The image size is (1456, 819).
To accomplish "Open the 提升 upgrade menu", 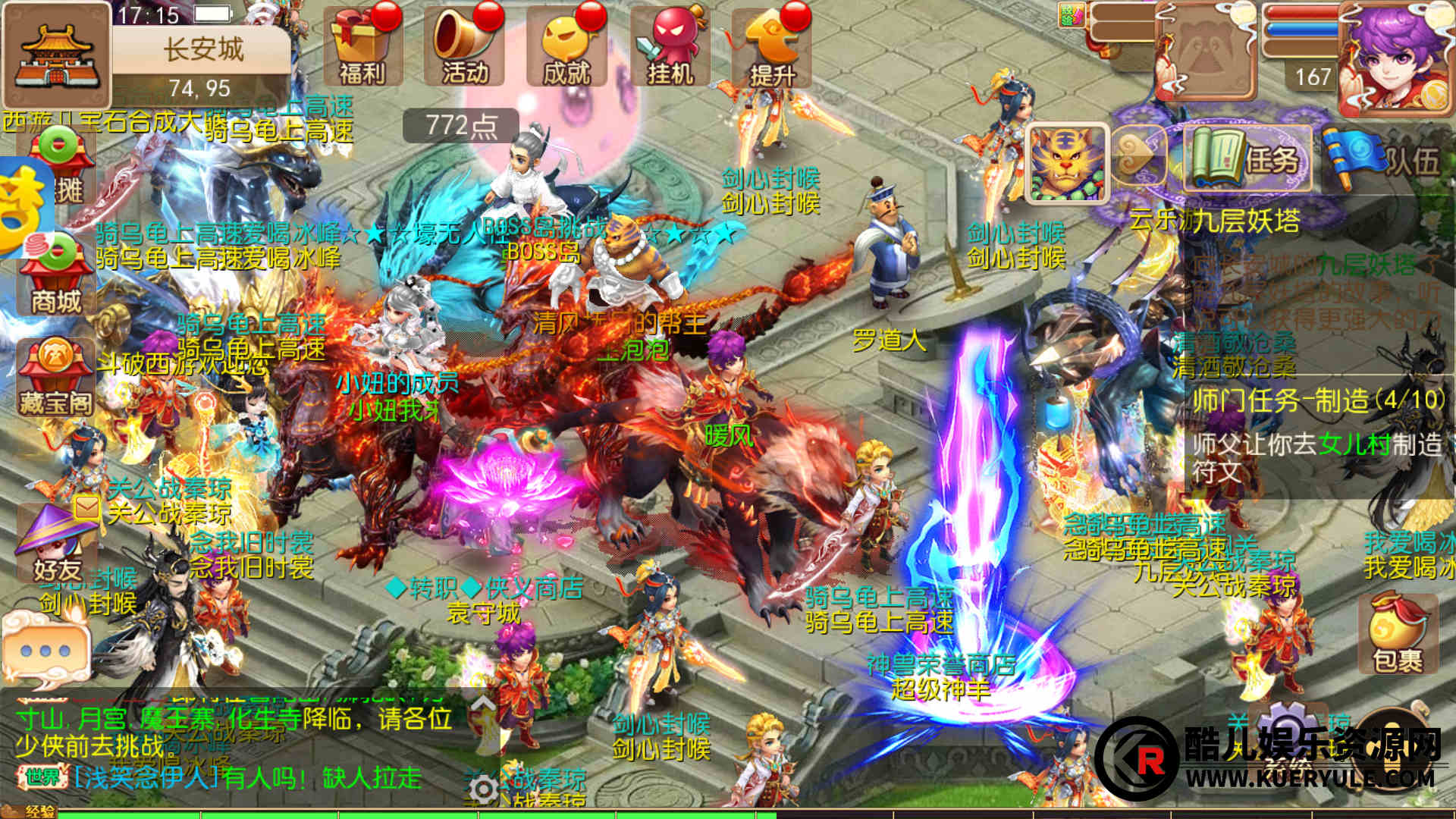I will click(x=772, y=47).
